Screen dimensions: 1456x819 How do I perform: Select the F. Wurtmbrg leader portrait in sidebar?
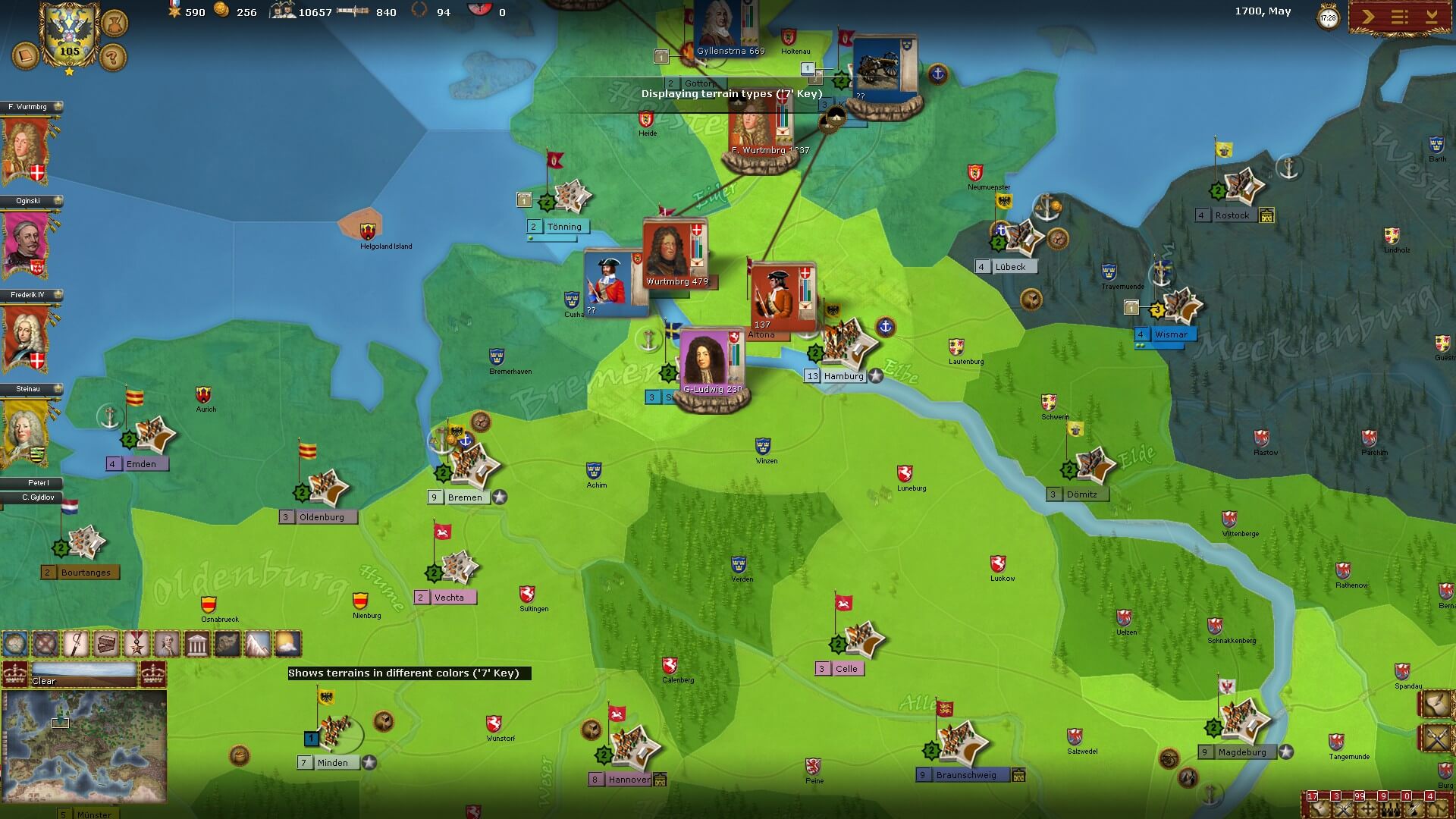[27, 149]
